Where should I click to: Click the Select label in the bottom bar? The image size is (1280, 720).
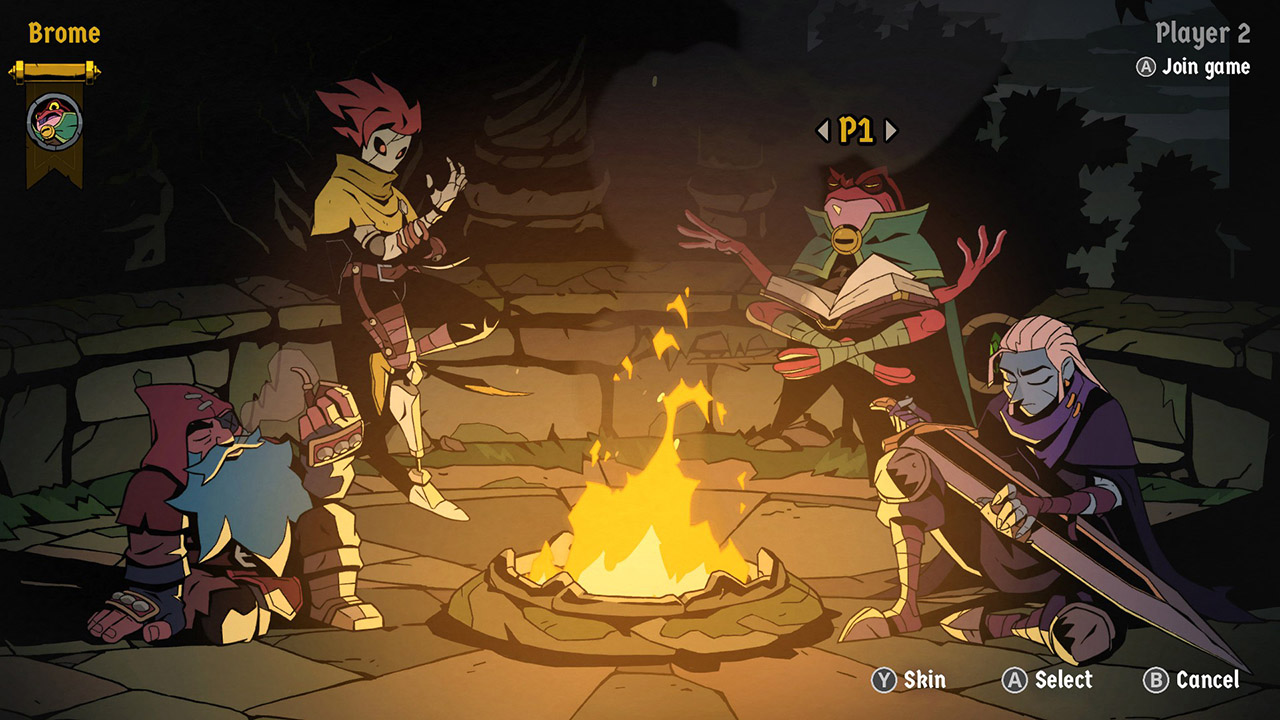click(x=1064, y=681)
